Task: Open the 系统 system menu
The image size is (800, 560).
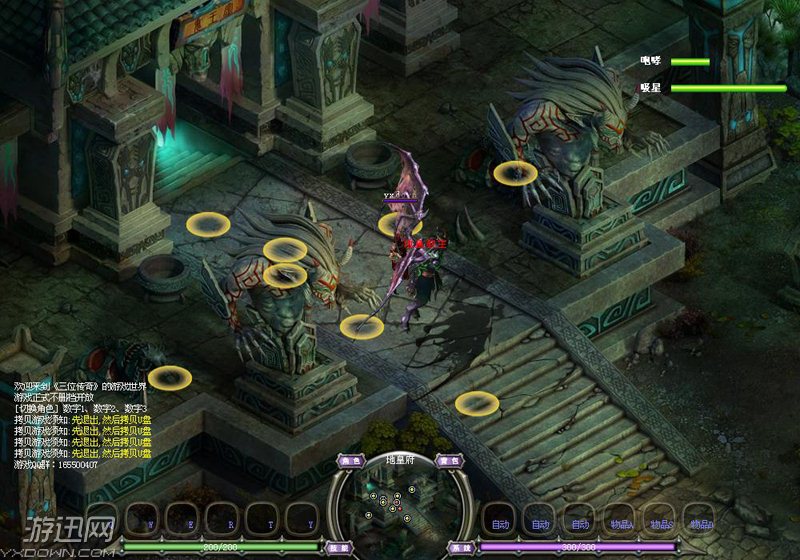Action: (x=460, y=547)
